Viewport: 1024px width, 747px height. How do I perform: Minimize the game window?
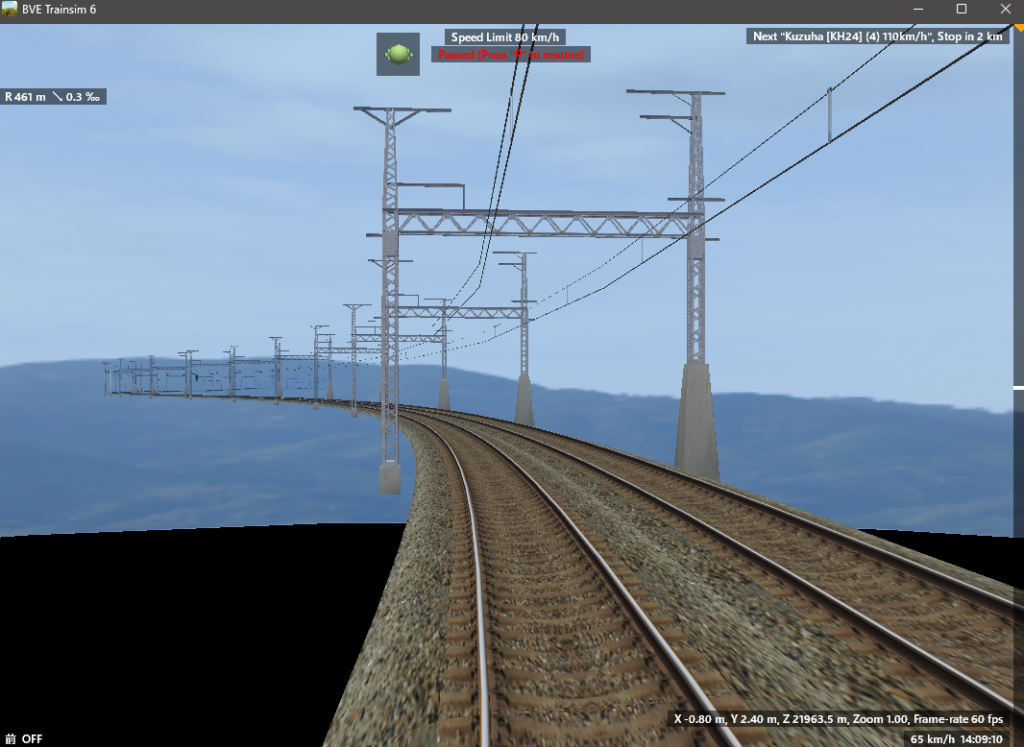click(917, 9)
